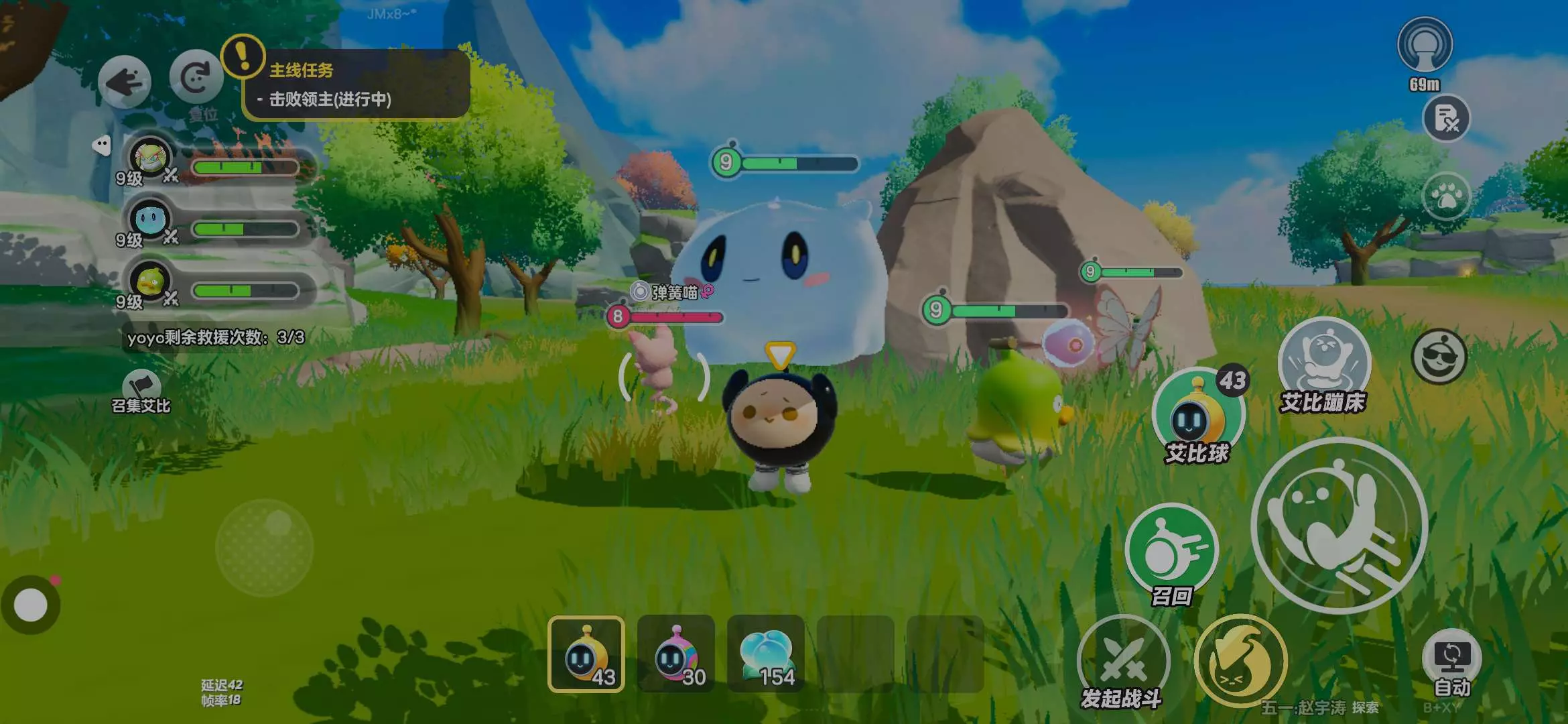
Task: Click the 69m distance locator icon
Action: coord(1425,46)
